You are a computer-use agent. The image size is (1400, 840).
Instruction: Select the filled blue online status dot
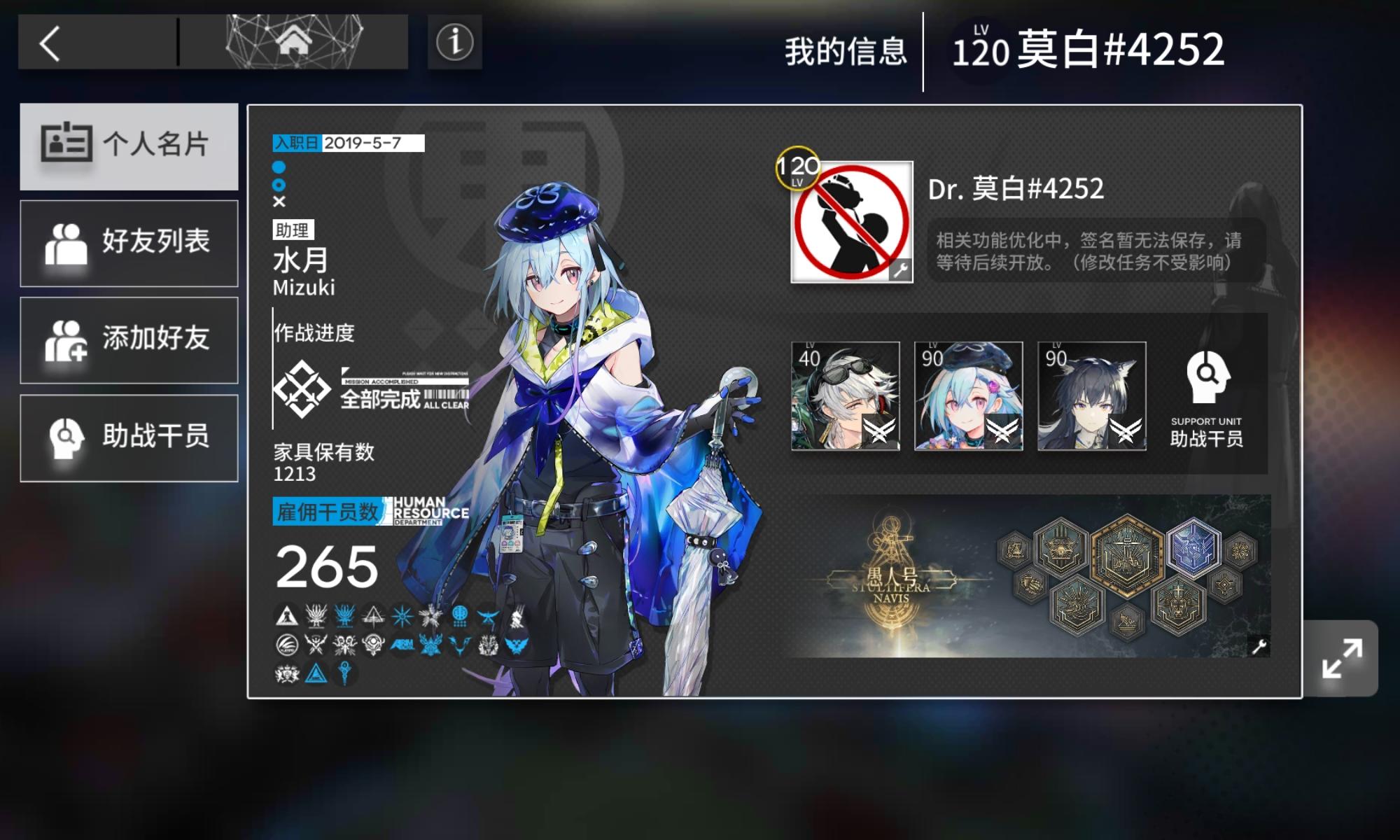pos(280,168)
